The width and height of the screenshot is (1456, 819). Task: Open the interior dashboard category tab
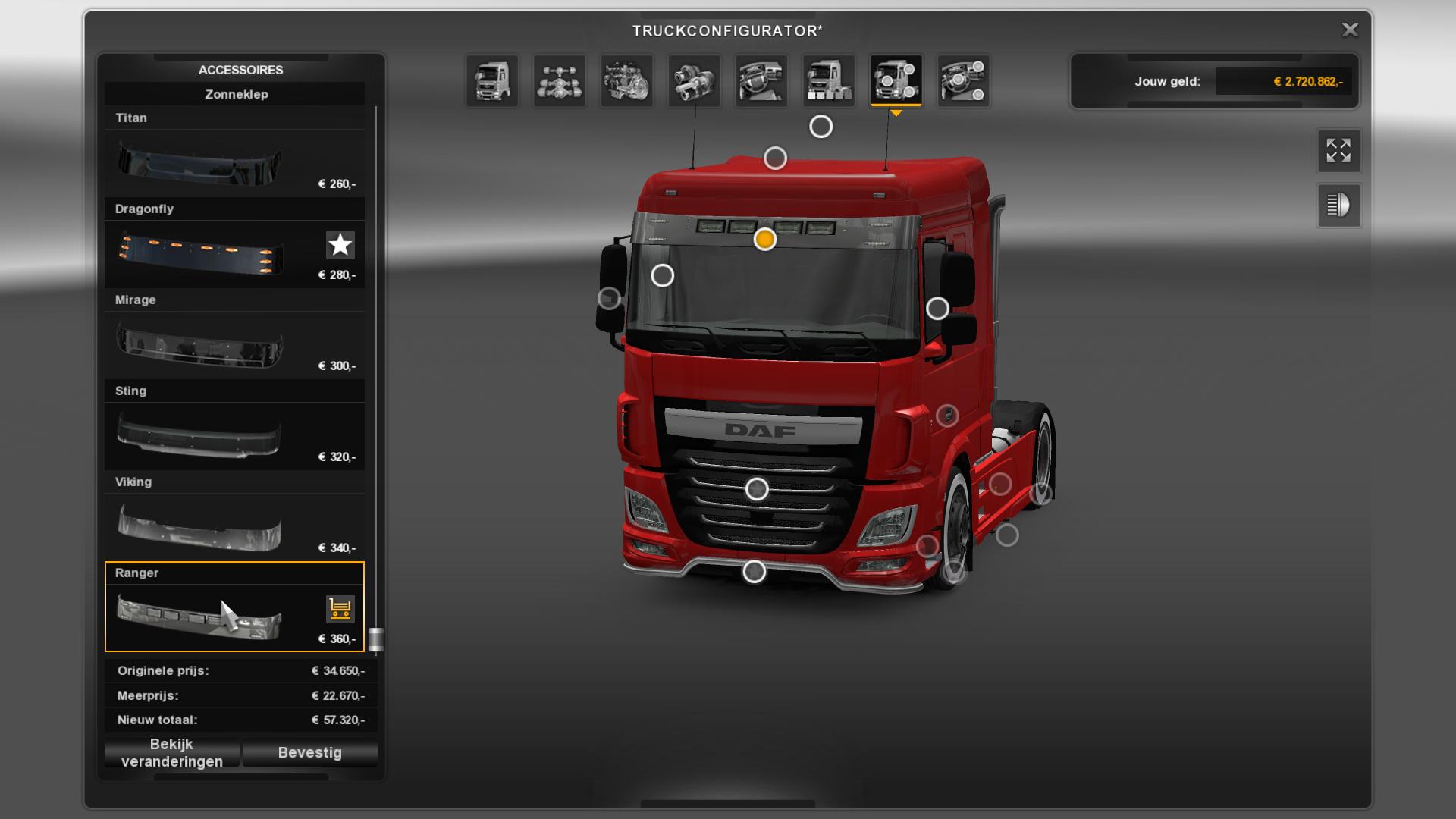coord(761,80)
